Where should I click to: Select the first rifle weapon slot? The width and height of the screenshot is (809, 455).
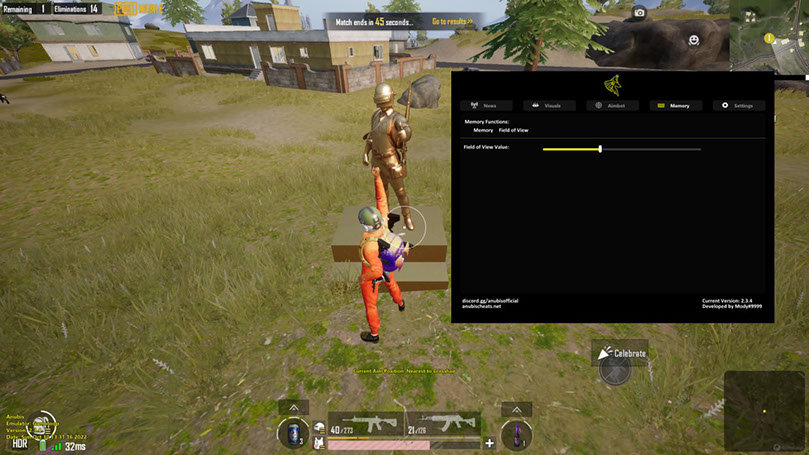pyautogui.click(x=366, y=424)
